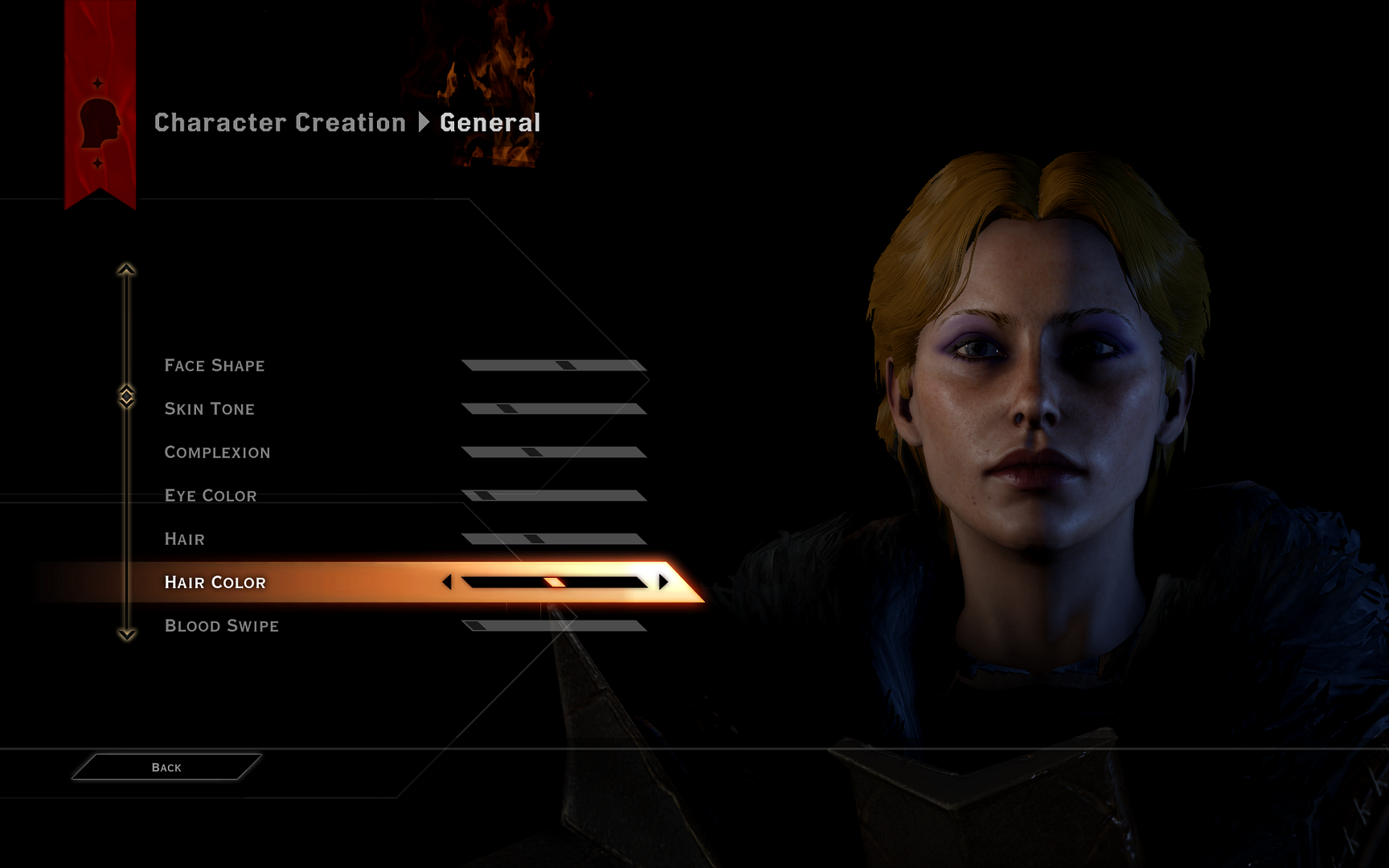Screen dimensions: 1389x868
Task: Click the diamond handle on the scrollbar track
Action: coord(125,395)
